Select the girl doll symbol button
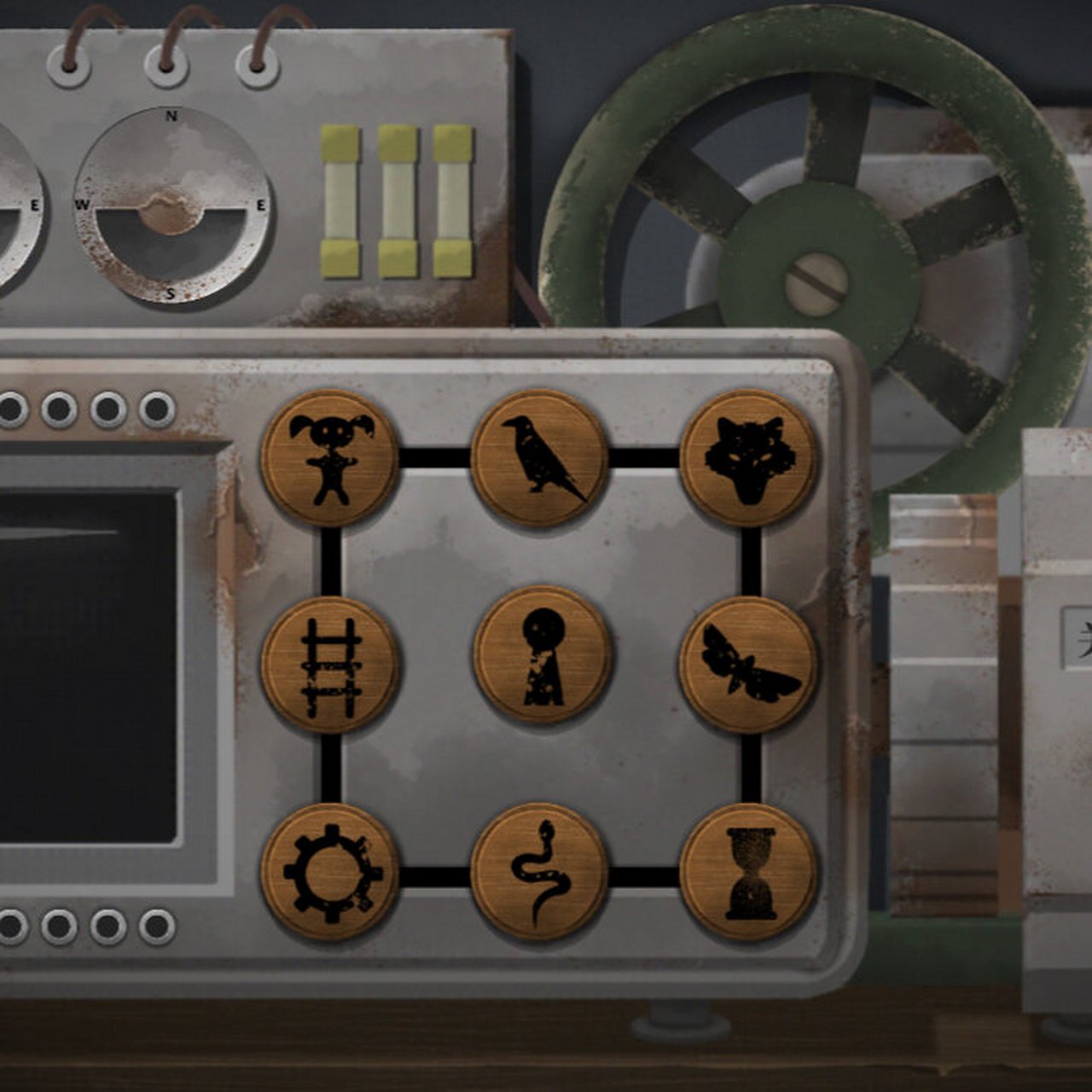The width and height of the screenshot is (1092, 1092). pyautogui.click(x=330, y=458)
